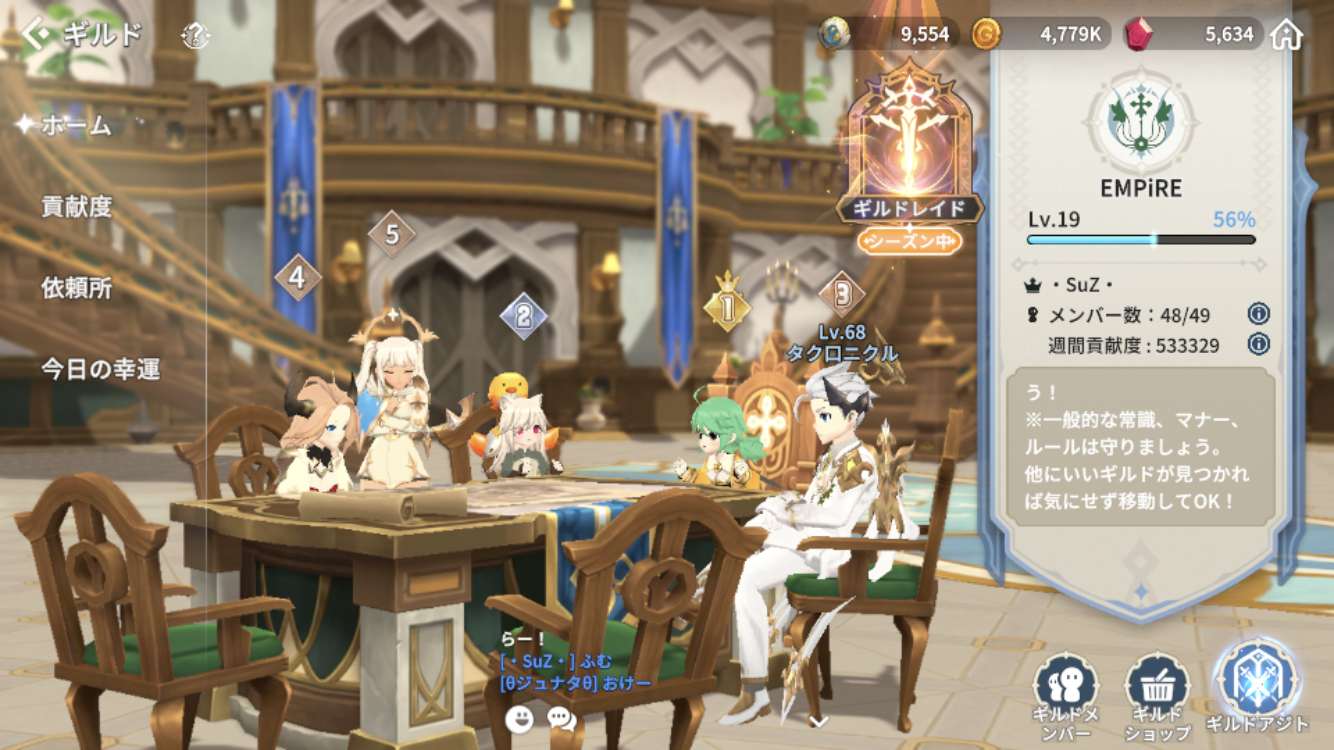Select the rank 1 gold crown marker
Image resolution: width=1334 pixels, height=750 pixels.
pyautogui.click(x=727, y=308)
